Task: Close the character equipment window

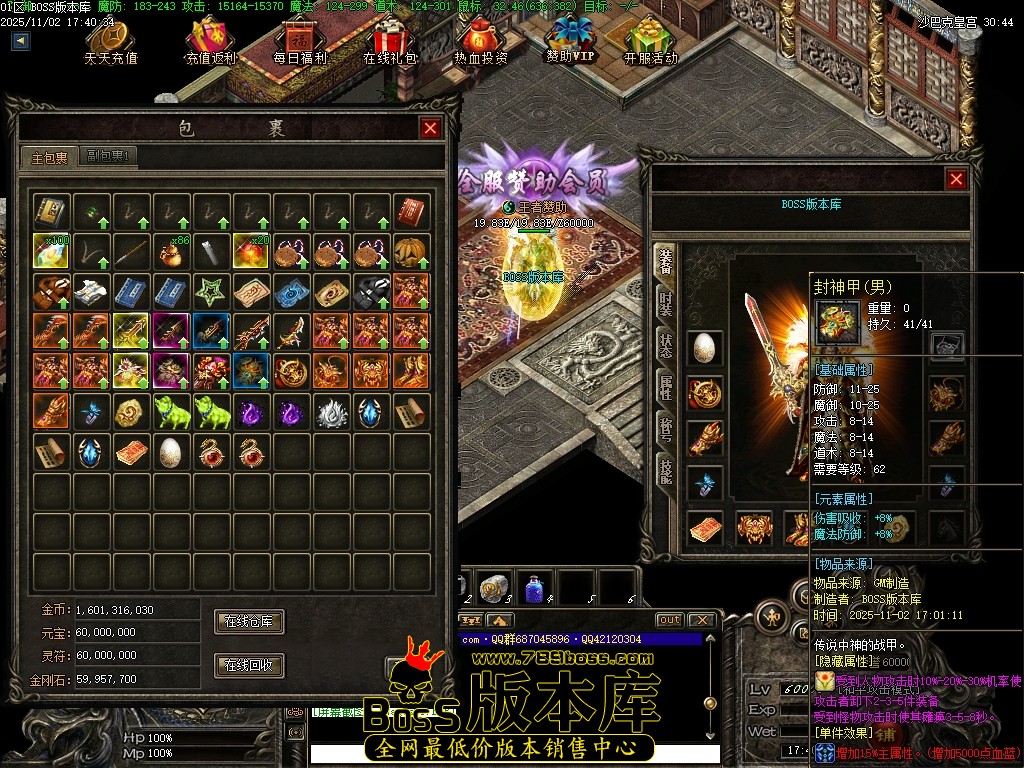Action: pos(956,179)
